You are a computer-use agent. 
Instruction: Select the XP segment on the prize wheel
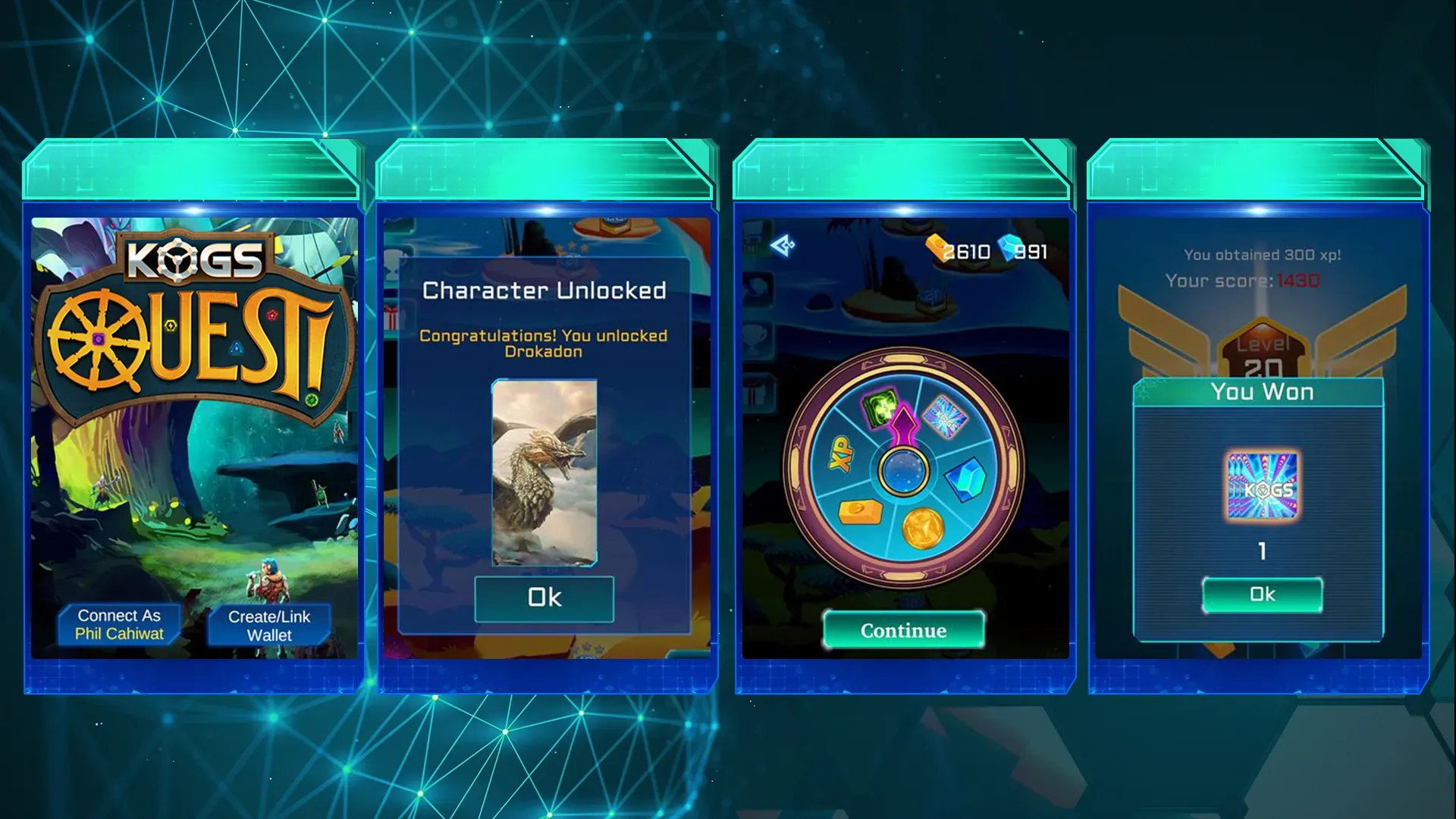point(839,453)
